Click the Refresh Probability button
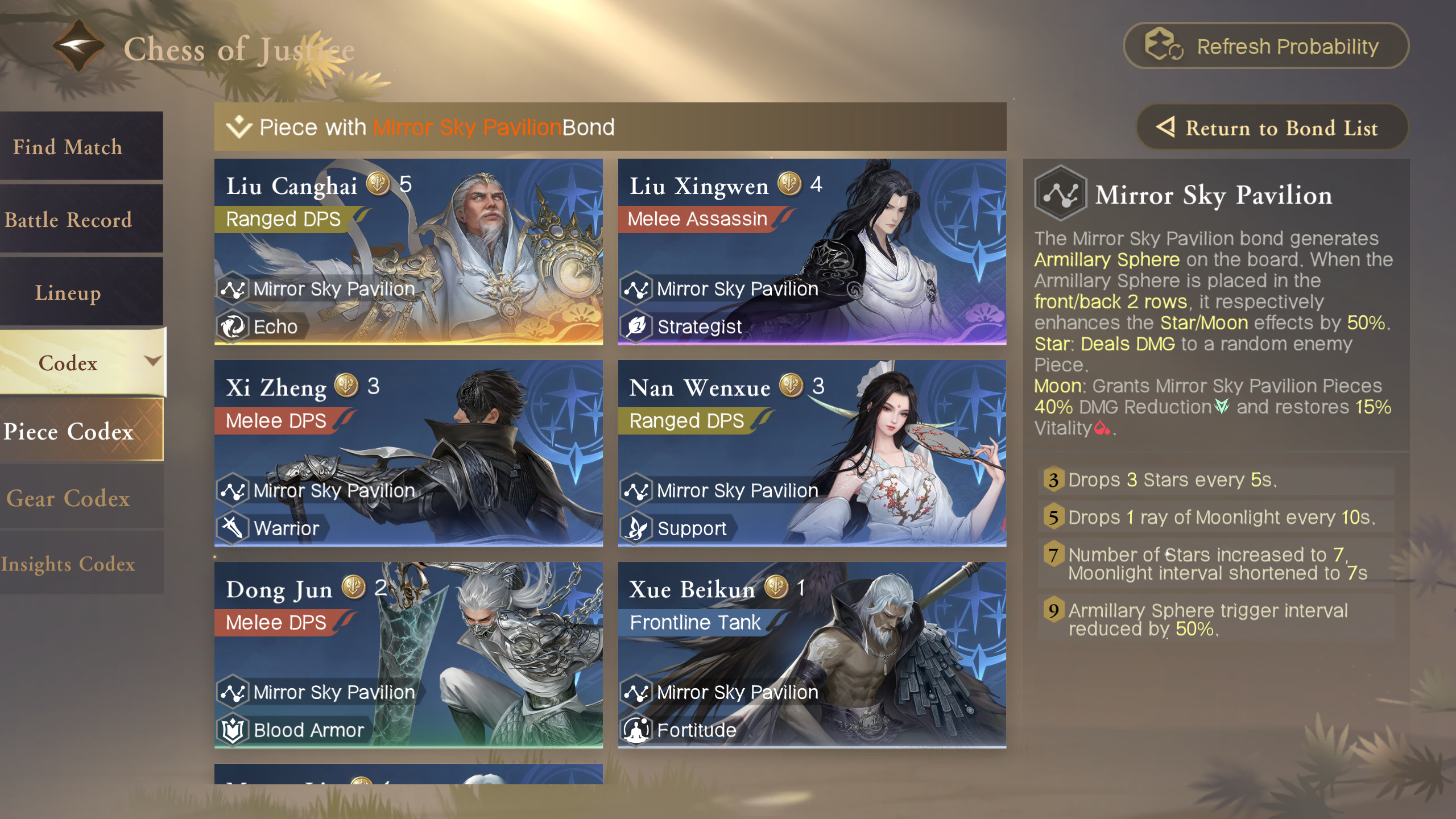Image resolution: width=1456 pixels, height=819 pixels. pyautogui.click(x=1266, y=46)
